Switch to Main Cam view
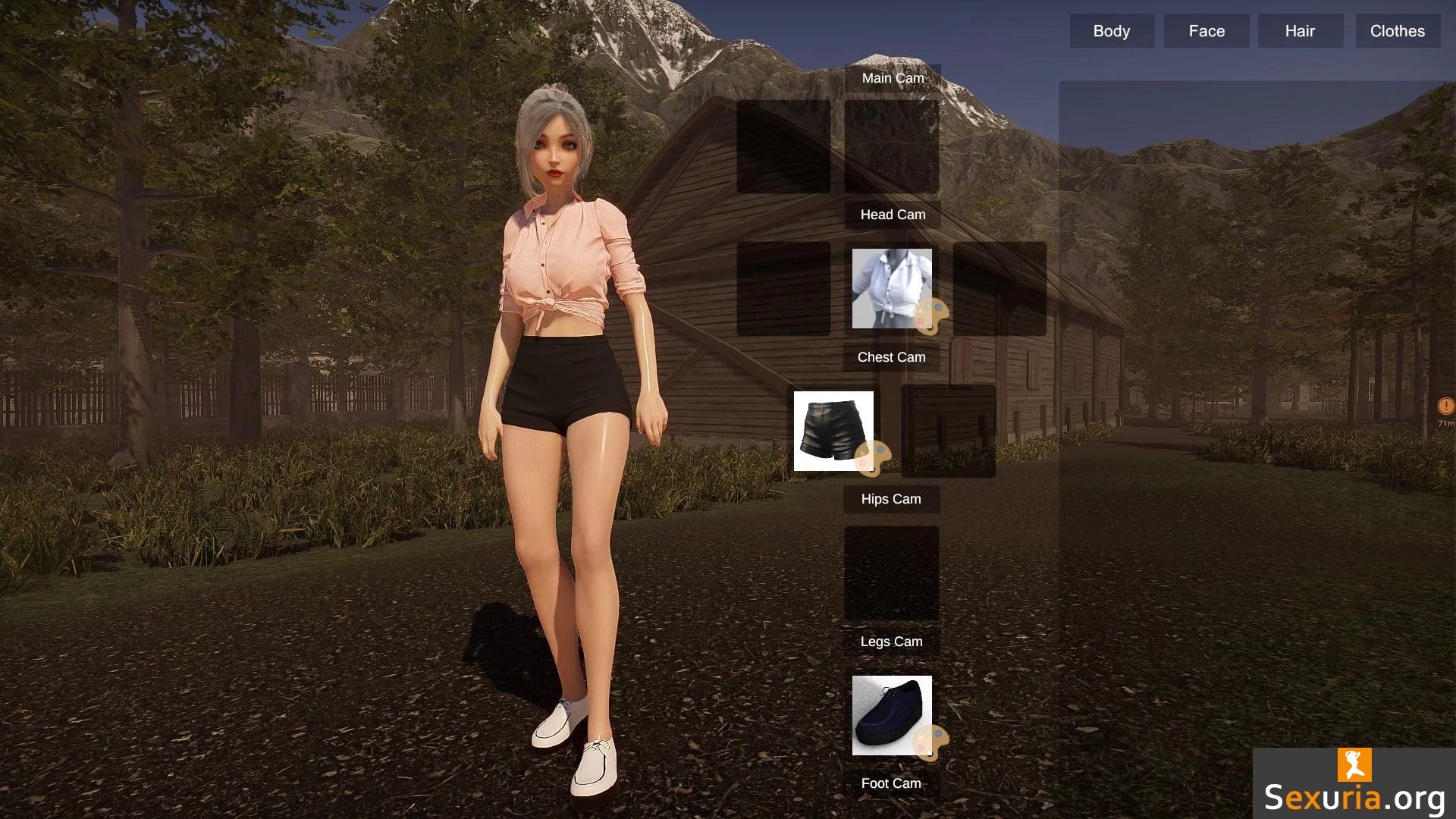 pos(893,78)
